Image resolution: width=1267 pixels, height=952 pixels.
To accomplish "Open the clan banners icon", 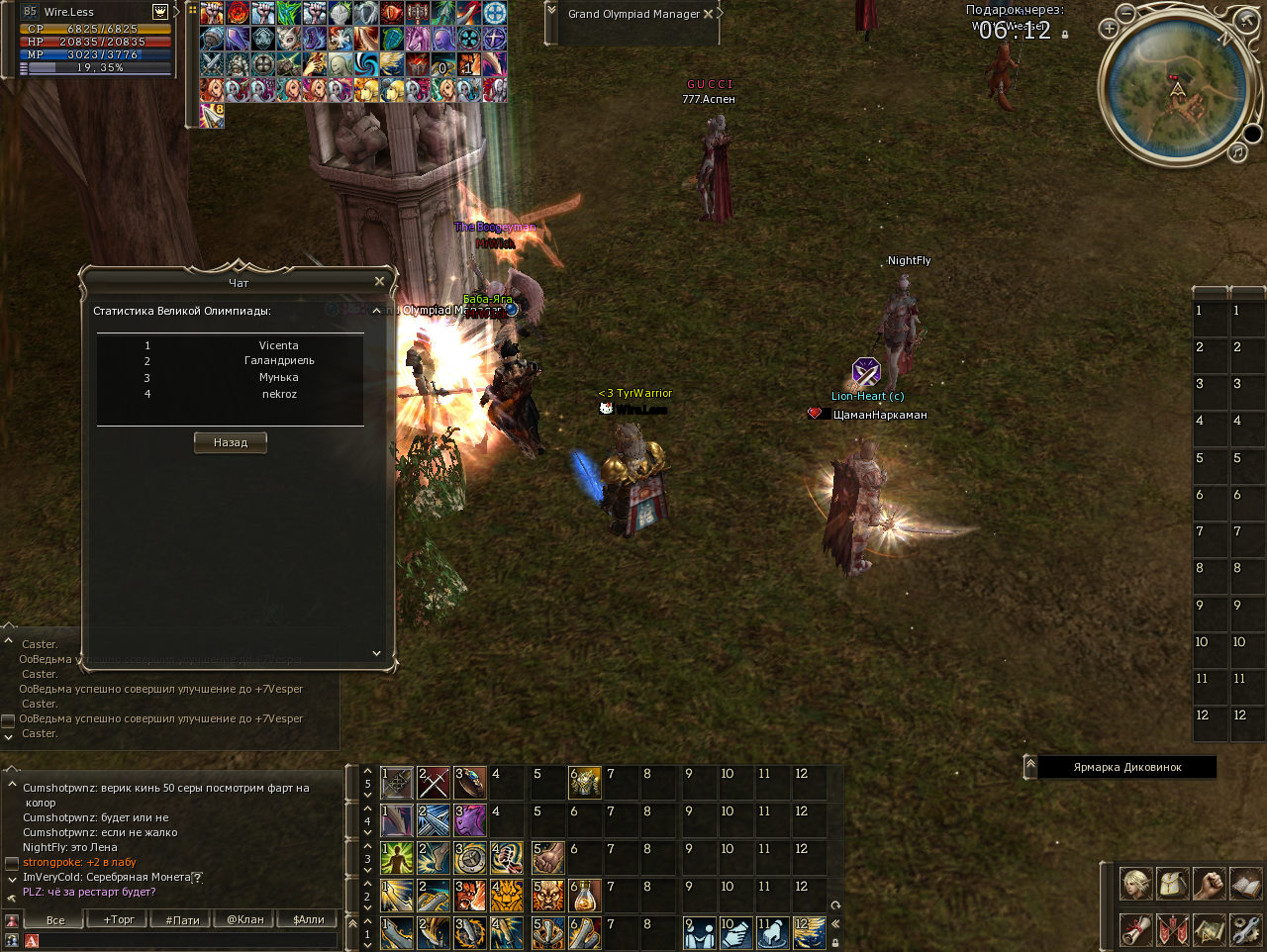I will (x=1172, y=929).
